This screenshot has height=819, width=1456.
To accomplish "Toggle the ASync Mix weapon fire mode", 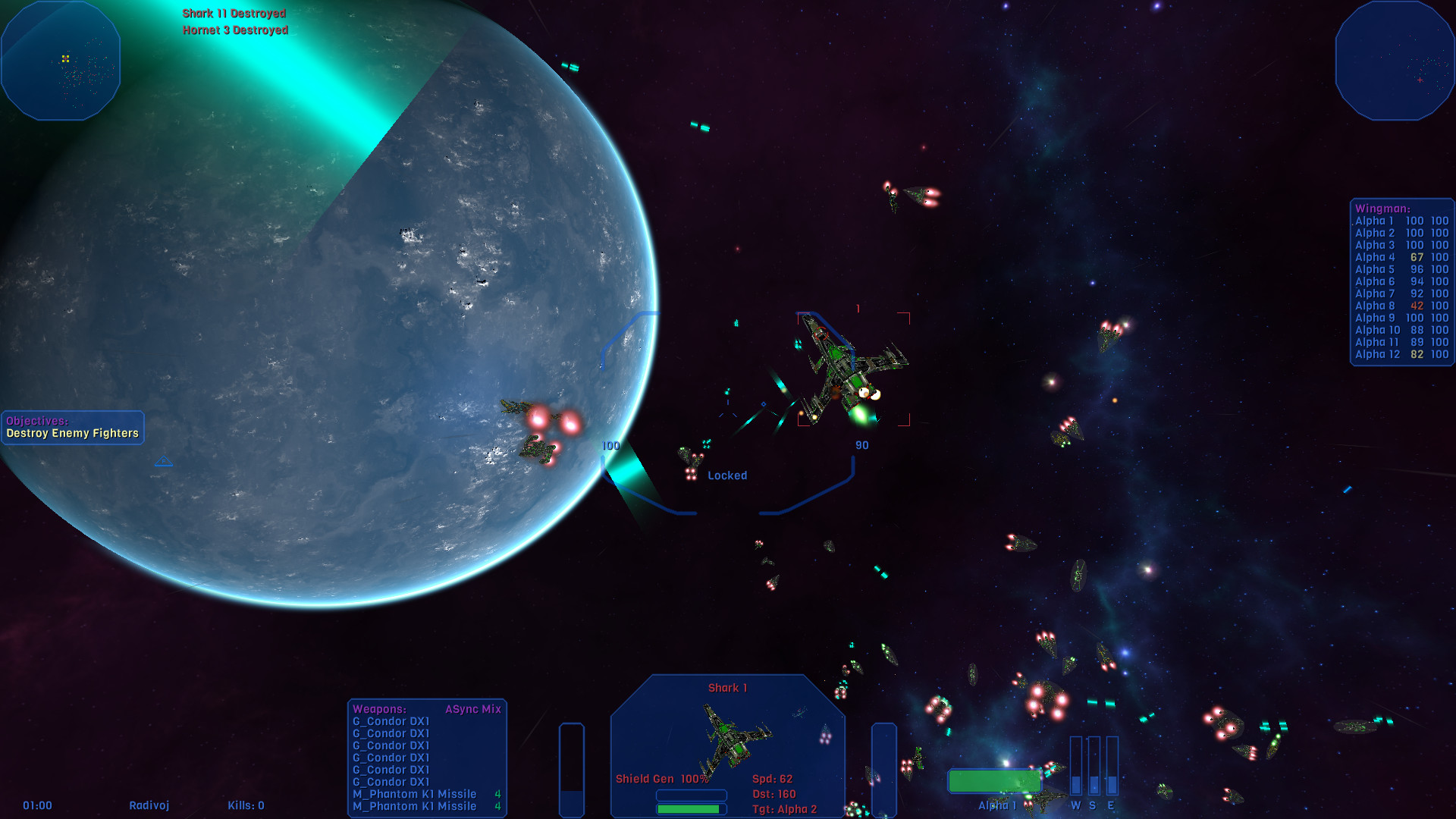I will tap(475, 709).
